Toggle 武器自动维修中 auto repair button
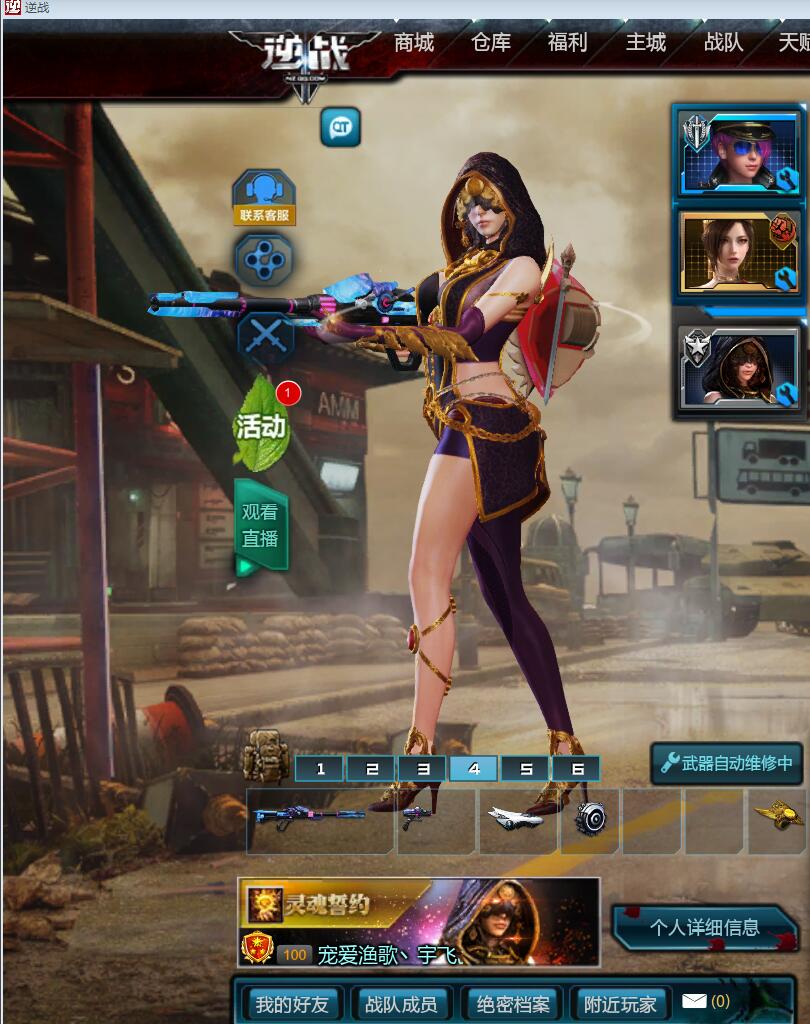Image resolution: width=810 pixels, height=1024 pixels. 727,764
